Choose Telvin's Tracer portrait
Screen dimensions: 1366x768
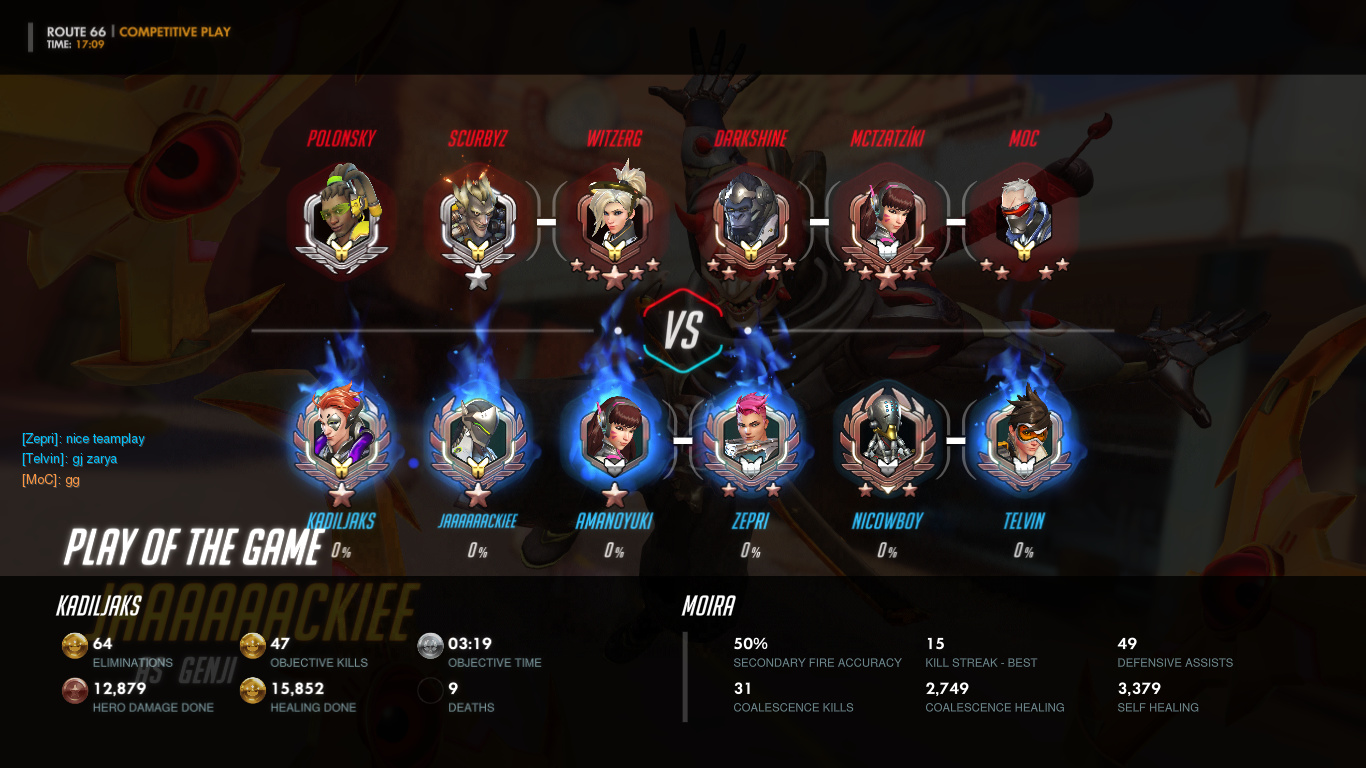1023,437
